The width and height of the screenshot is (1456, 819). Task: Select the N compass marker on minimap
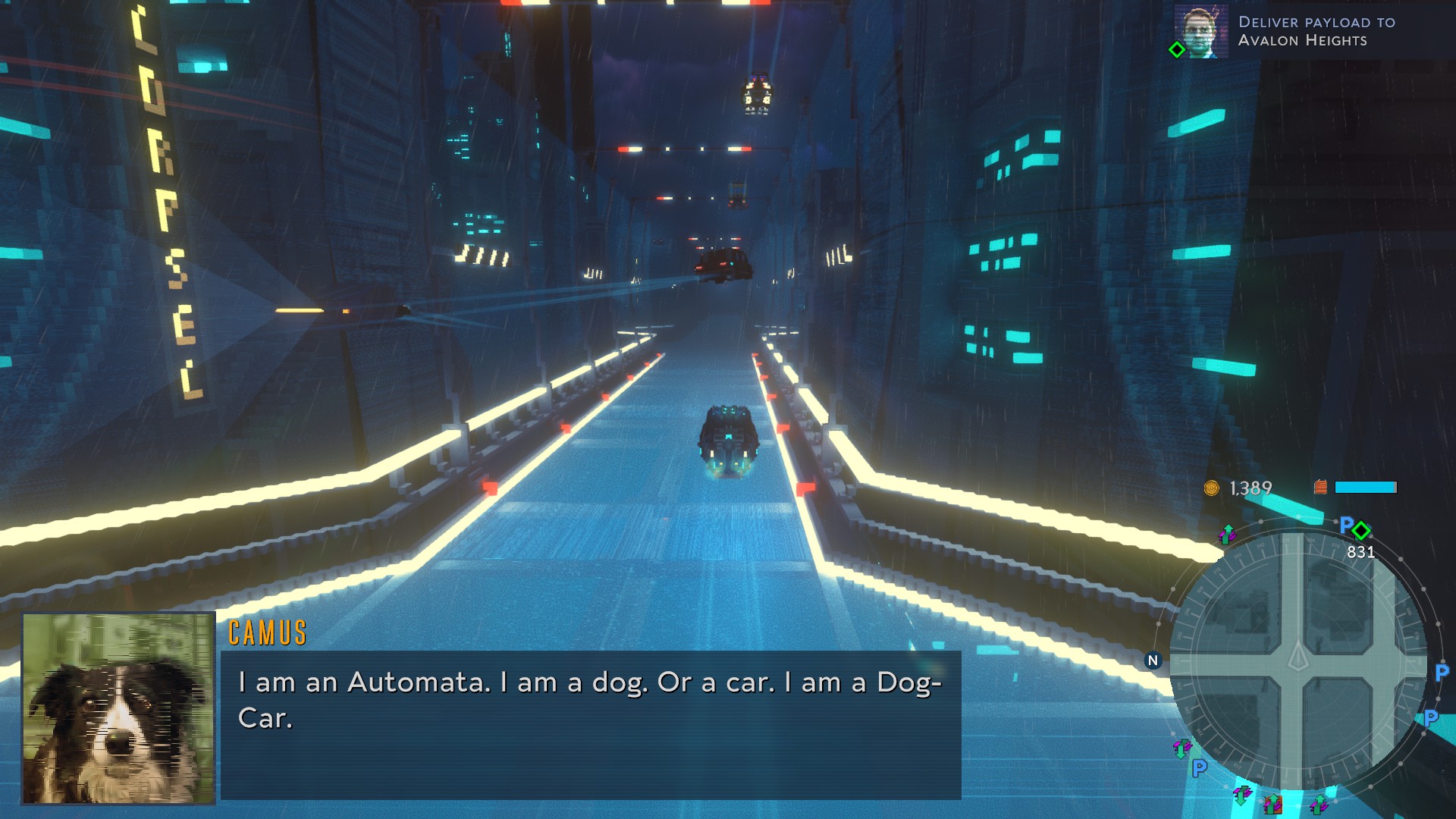(1153, 661)
